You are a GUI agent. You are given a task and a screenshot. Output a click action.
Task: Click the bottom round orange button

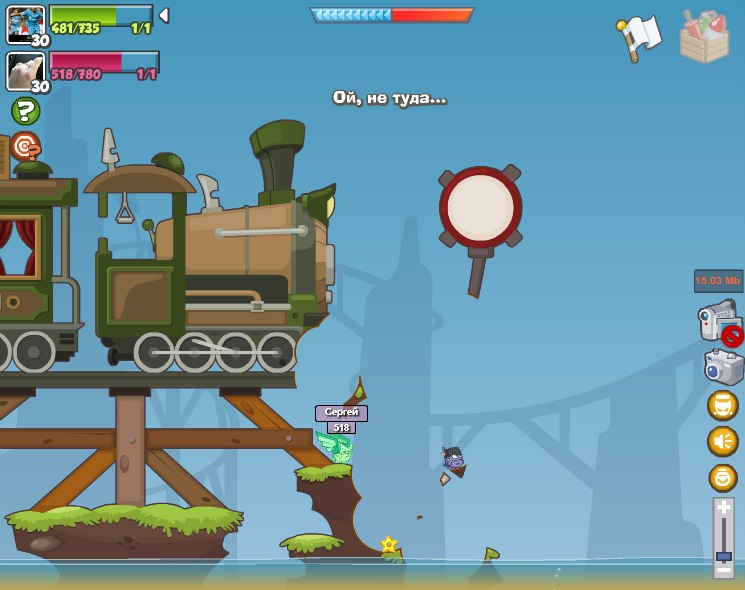pyautogui.click(x=722, y=477)
